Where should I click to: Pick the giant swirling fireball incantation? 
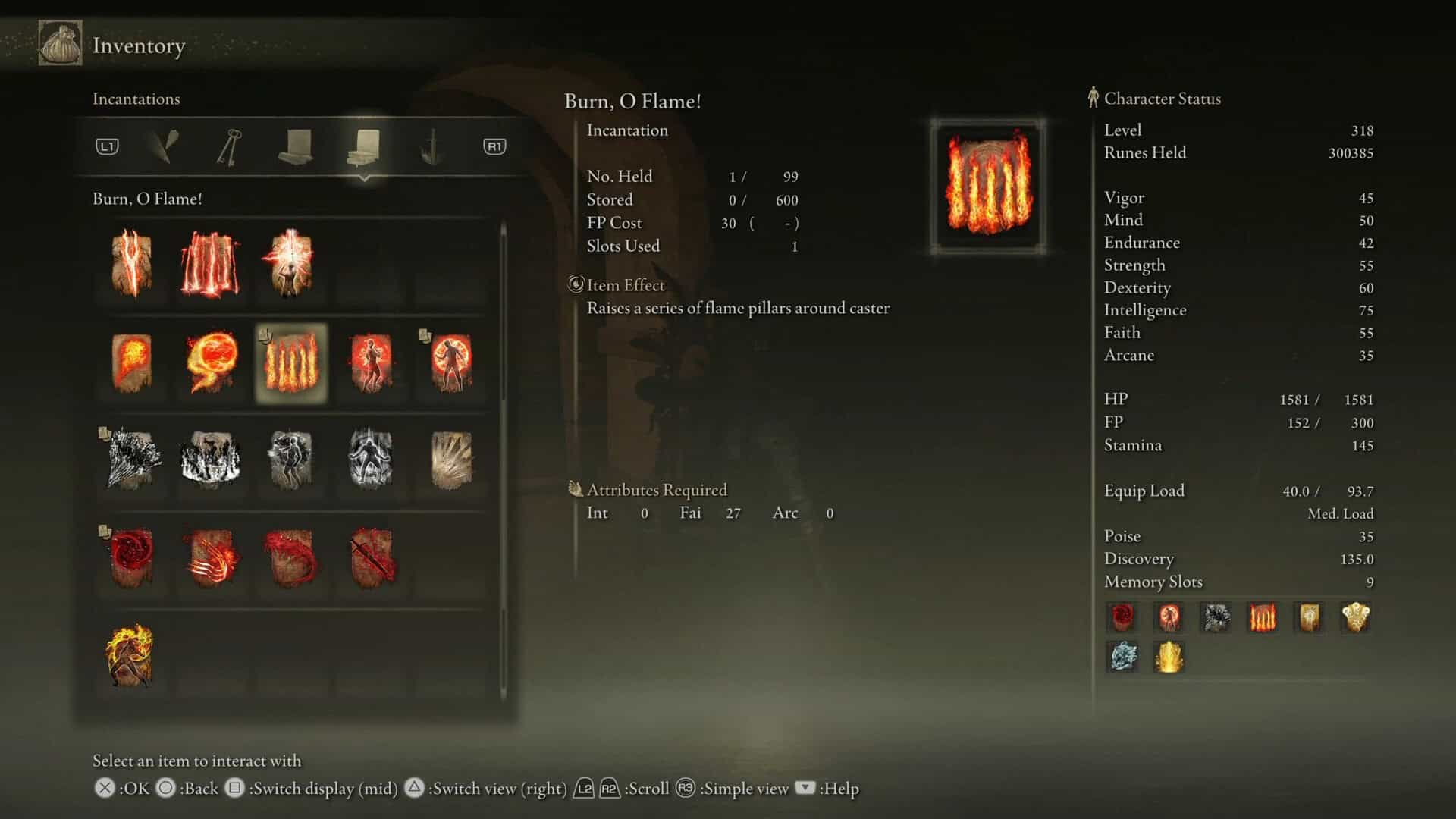tap(211, 362)
